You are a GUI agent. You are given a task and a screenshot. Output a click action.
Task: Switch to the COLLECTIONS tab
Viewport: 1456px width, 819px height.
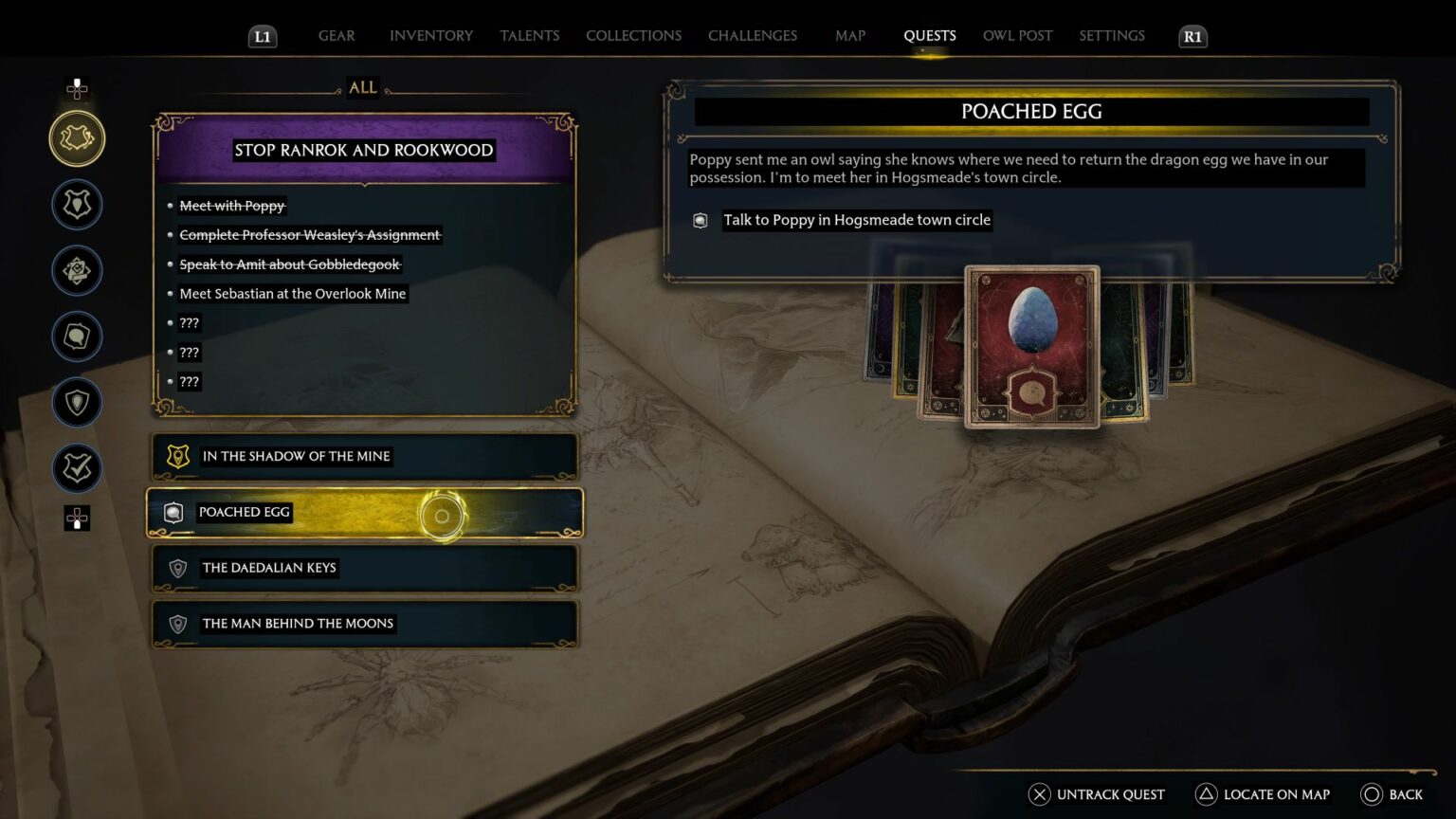[633, 35]
